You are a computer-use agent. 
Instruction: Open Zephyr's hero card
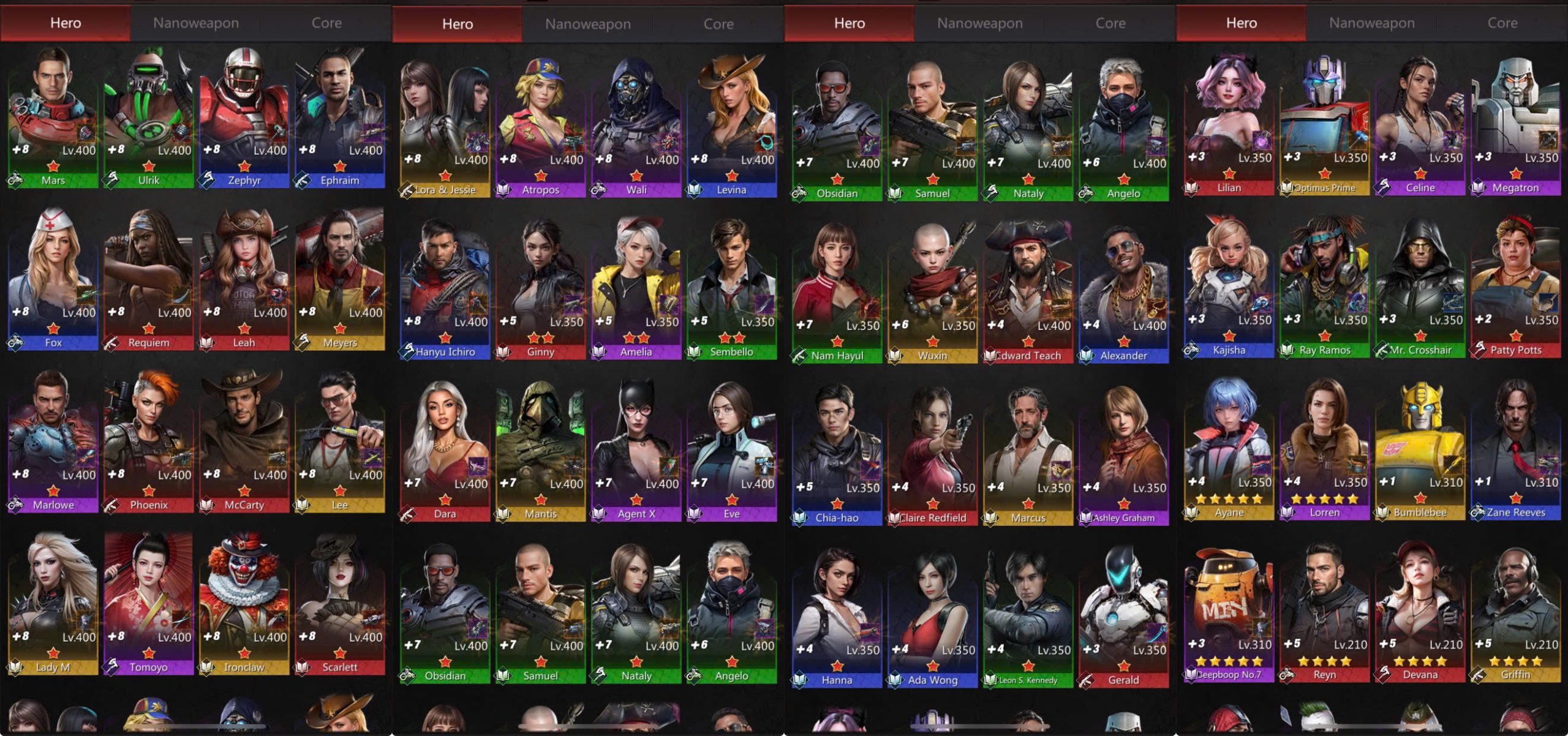pyautogui.click(x=244, y=116)
